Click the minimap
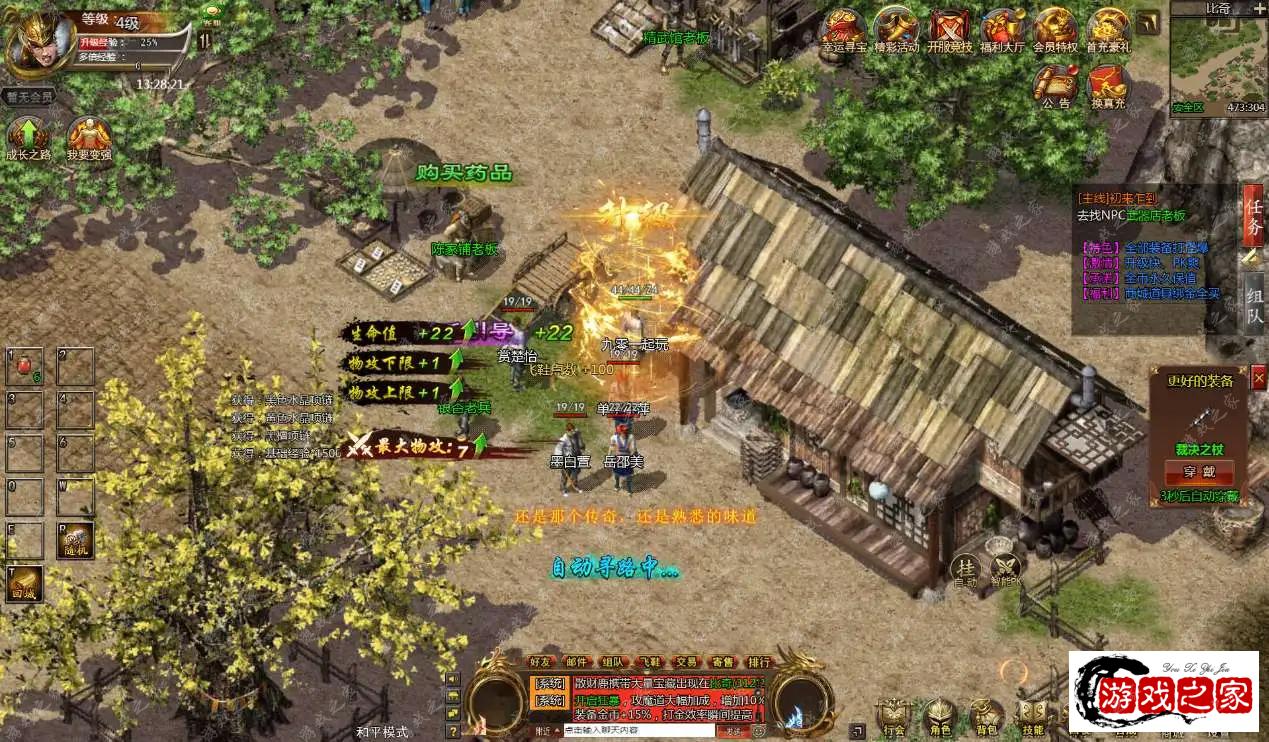1269x742 pixels. coord(1215,60)
